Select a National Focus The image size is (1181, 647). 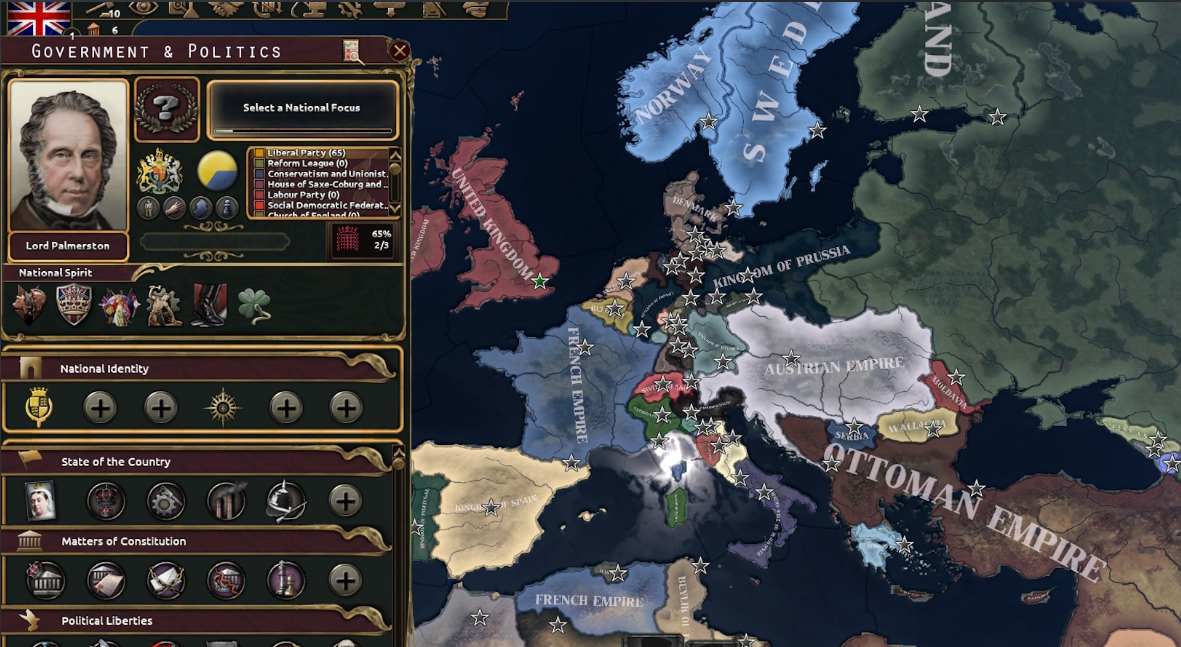[x=302, y=108]
